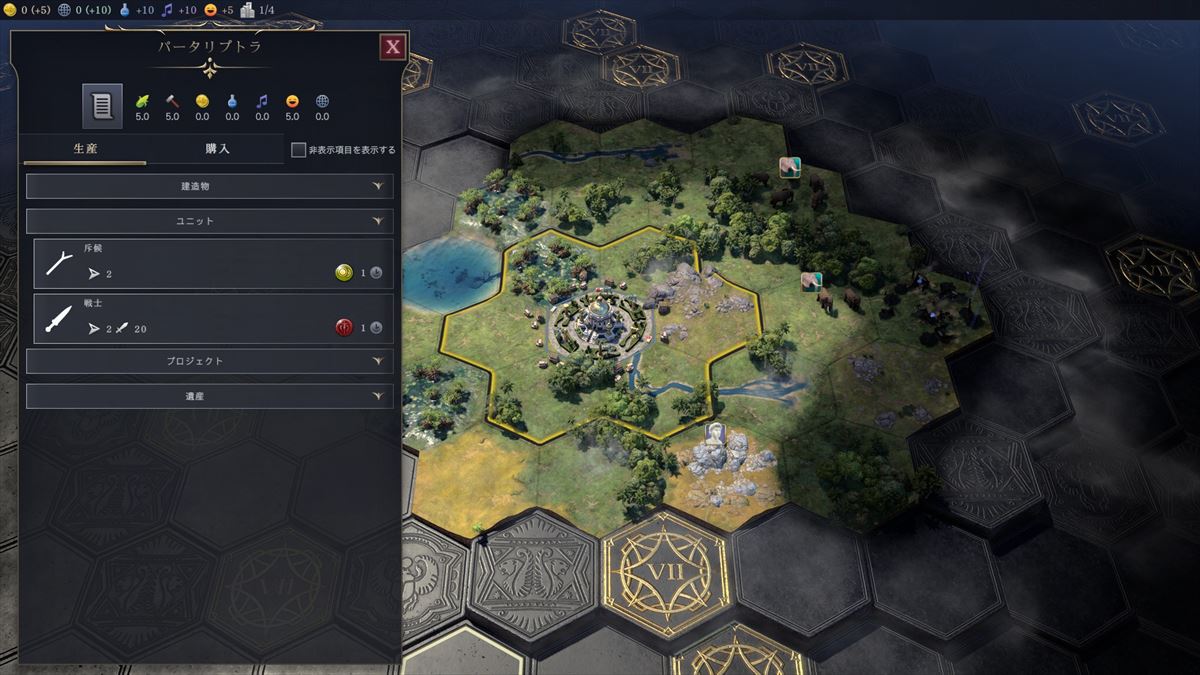Toggle the 非表示項目を表示する checkbox
This screenshot has width=1200, height=675.
pos(298,150)
